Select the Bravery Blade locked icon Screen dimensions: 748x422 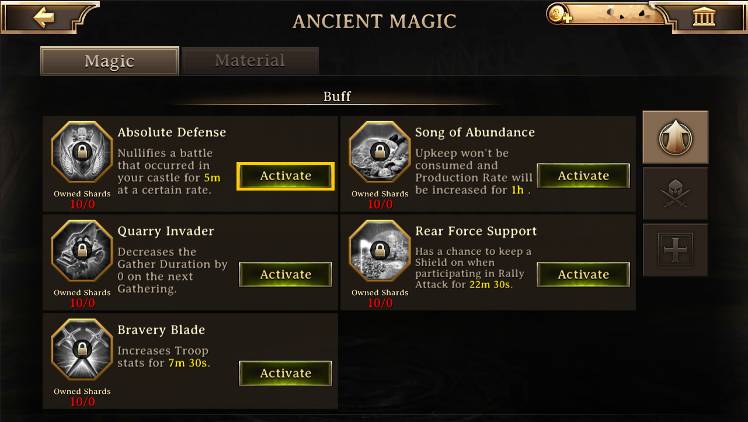click(x=82, y=350)
